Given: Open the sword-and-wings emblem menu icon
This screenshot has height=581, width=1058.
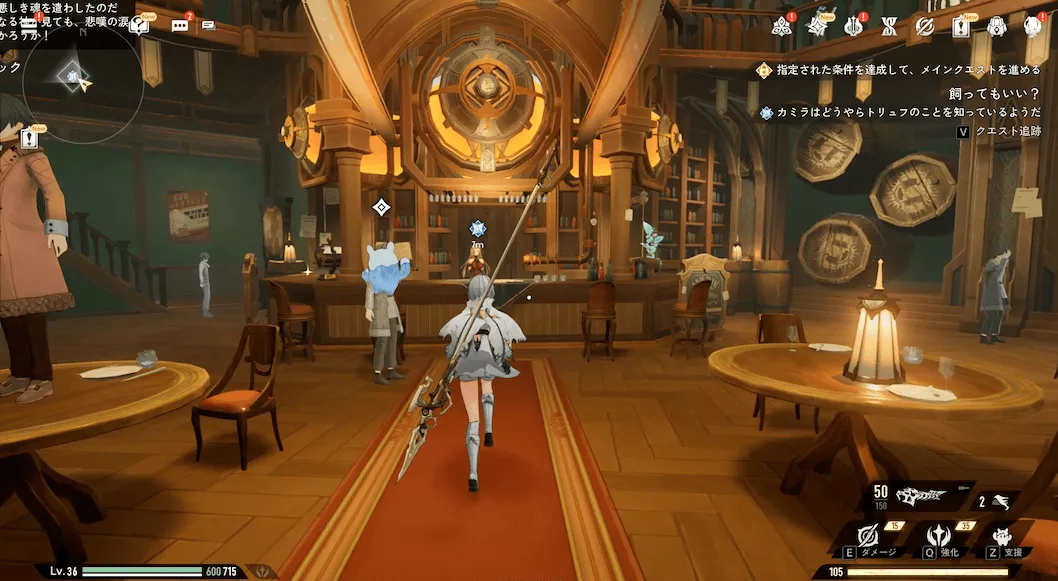Looking at the screenshot, I should point(855,26).
